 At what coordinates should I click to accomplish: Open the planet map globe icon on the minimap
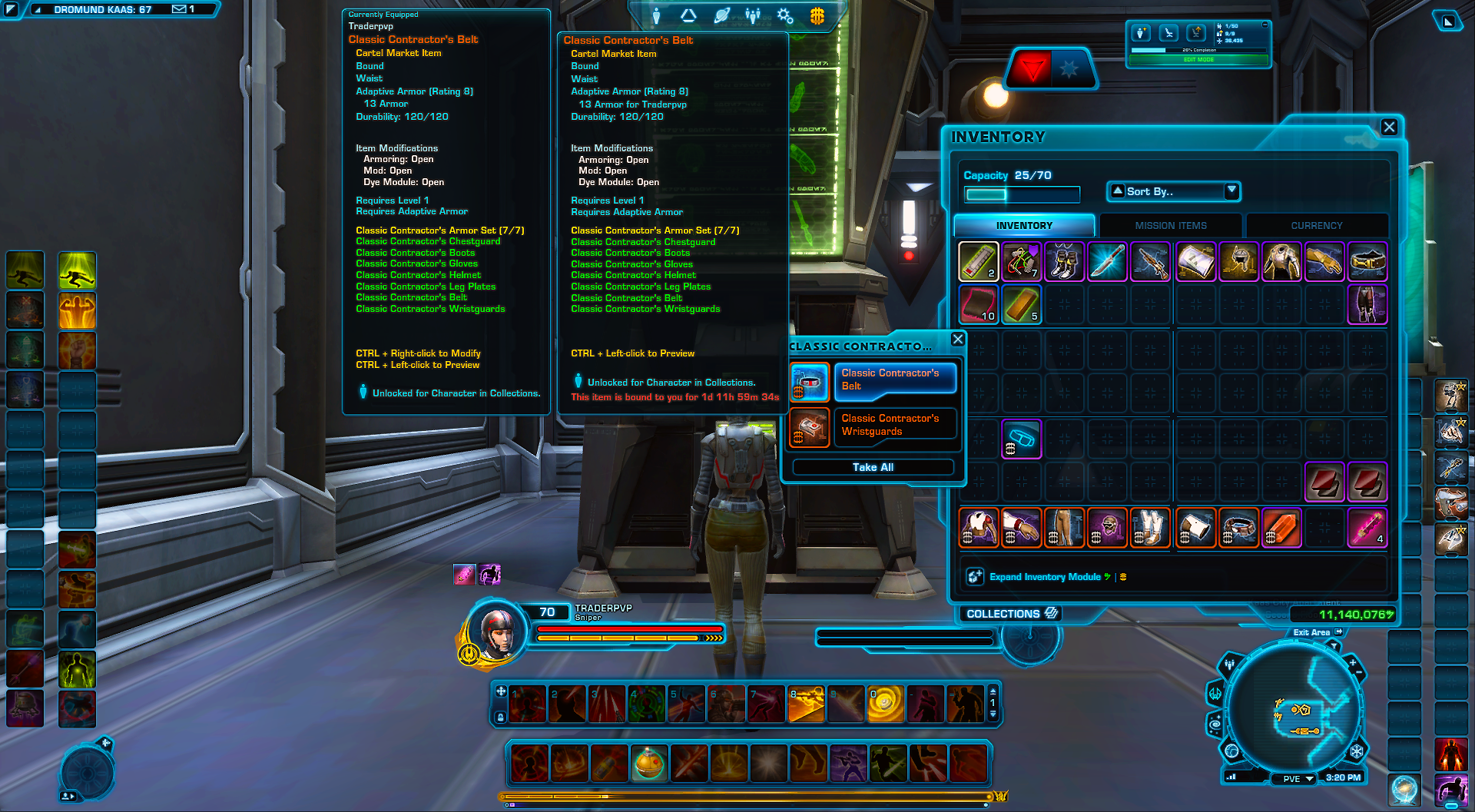(1231, 752)
